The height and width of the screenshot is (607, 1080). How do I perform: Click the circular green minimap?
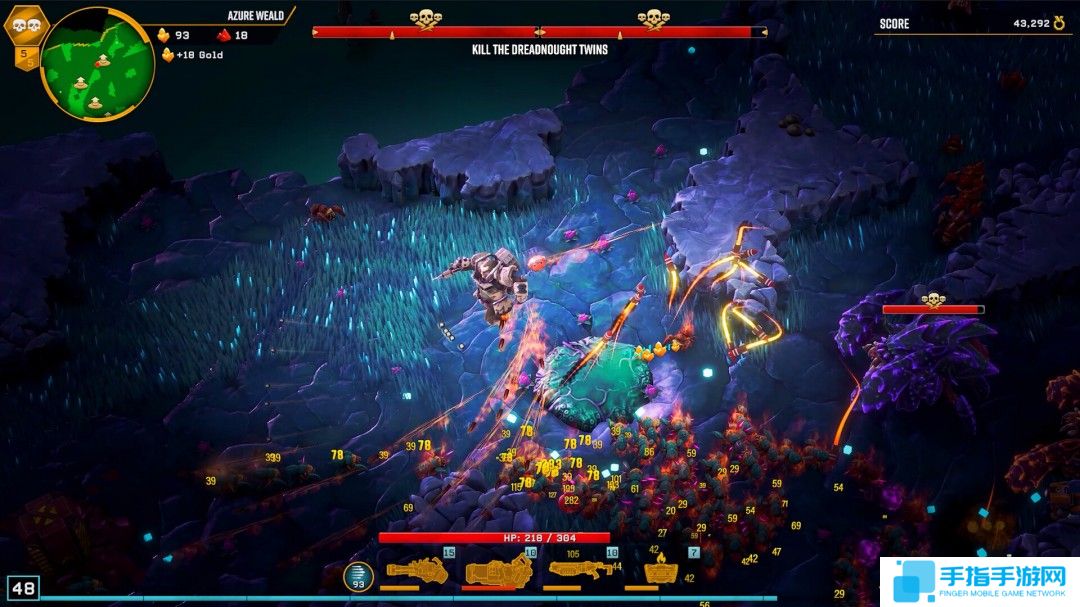pyautogui.click(x=96, y=62)
